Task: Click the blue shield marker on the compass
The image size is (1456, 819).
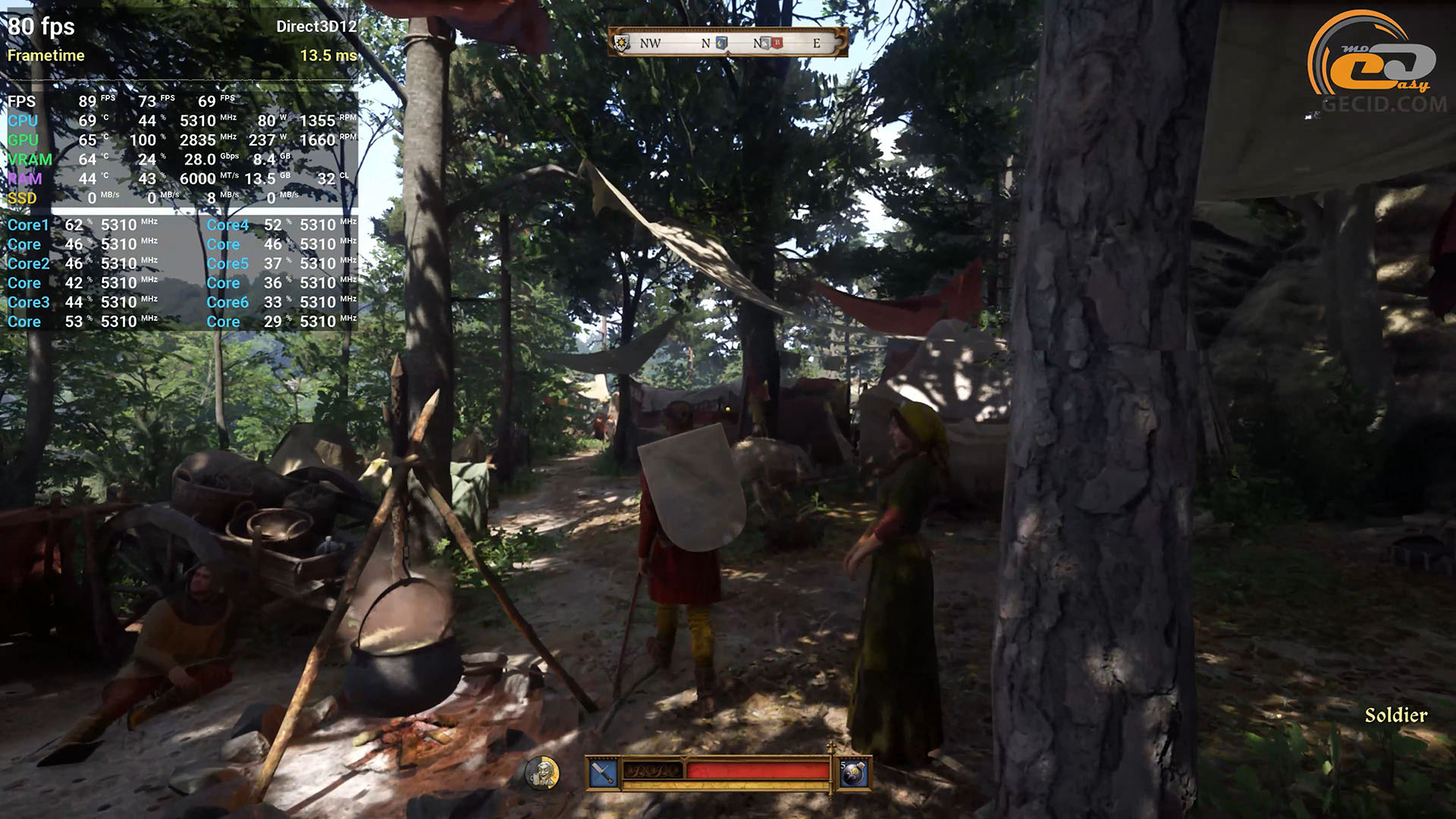Action: [721, 43]
